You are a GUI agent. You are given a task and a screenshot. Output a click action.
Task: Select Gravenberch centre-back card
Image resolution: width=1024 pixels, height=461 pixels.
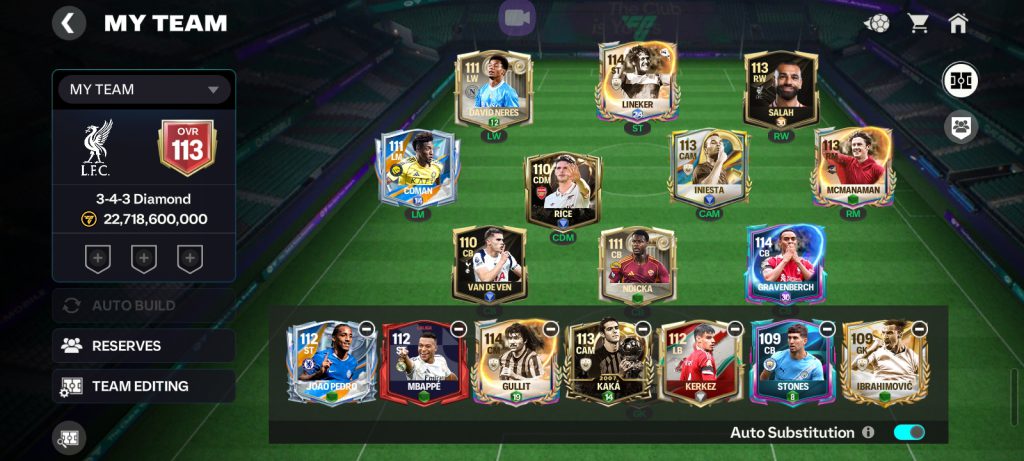pyautogui.click(x=785, y=262)
